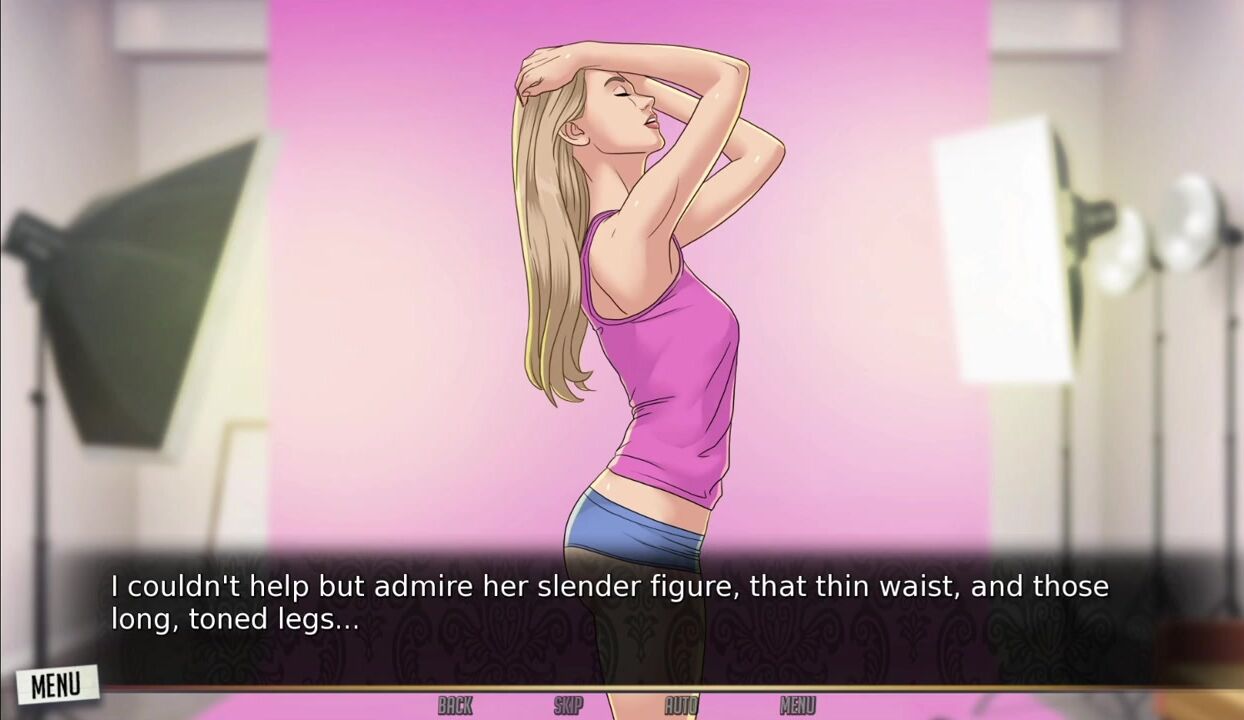Toggle AUTO dialogue advance
This screenshot has height=720, width=1244.
[681, 706]
